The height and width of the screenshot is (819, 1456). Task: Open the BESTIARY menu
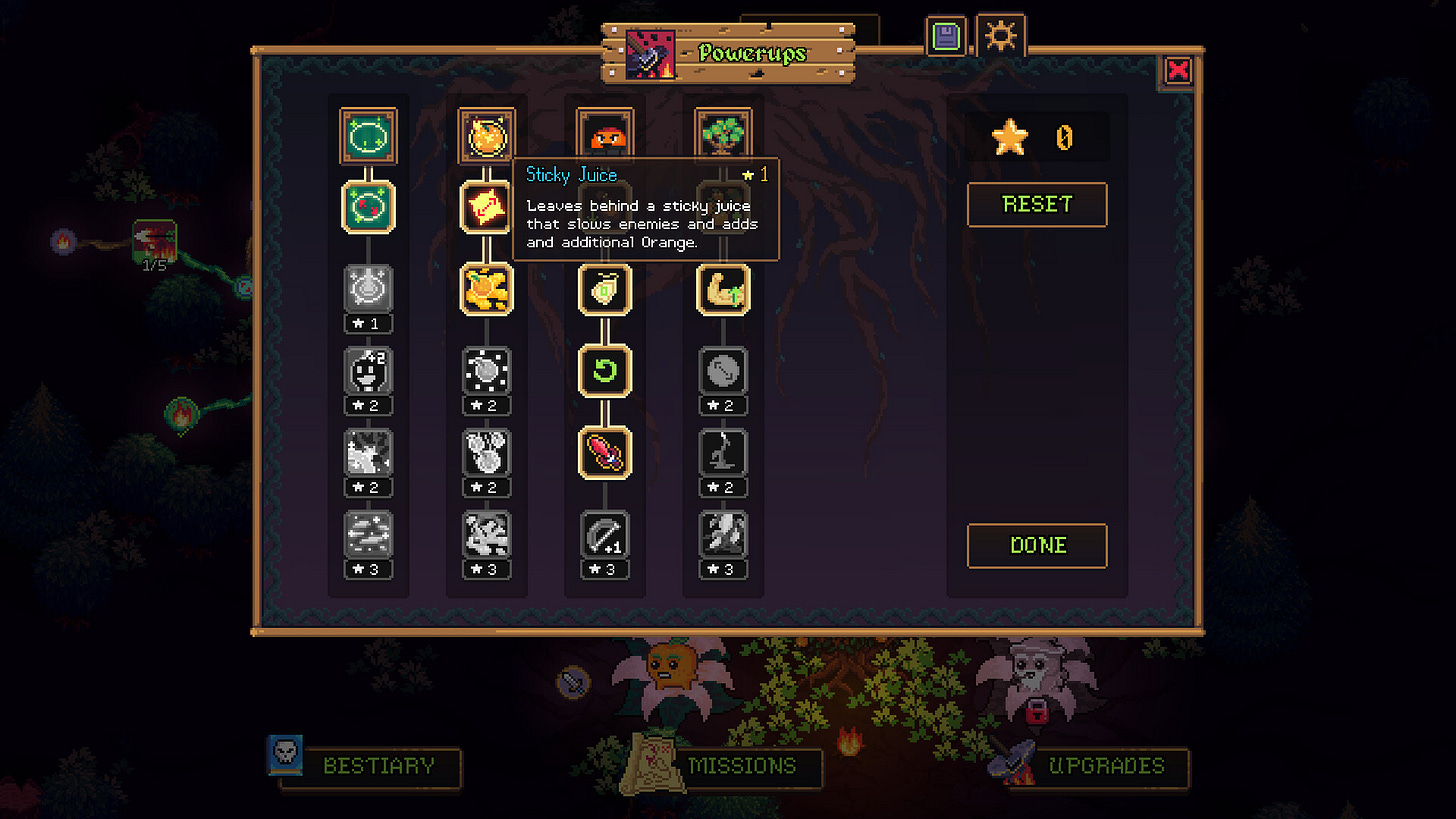click(368, 767)
